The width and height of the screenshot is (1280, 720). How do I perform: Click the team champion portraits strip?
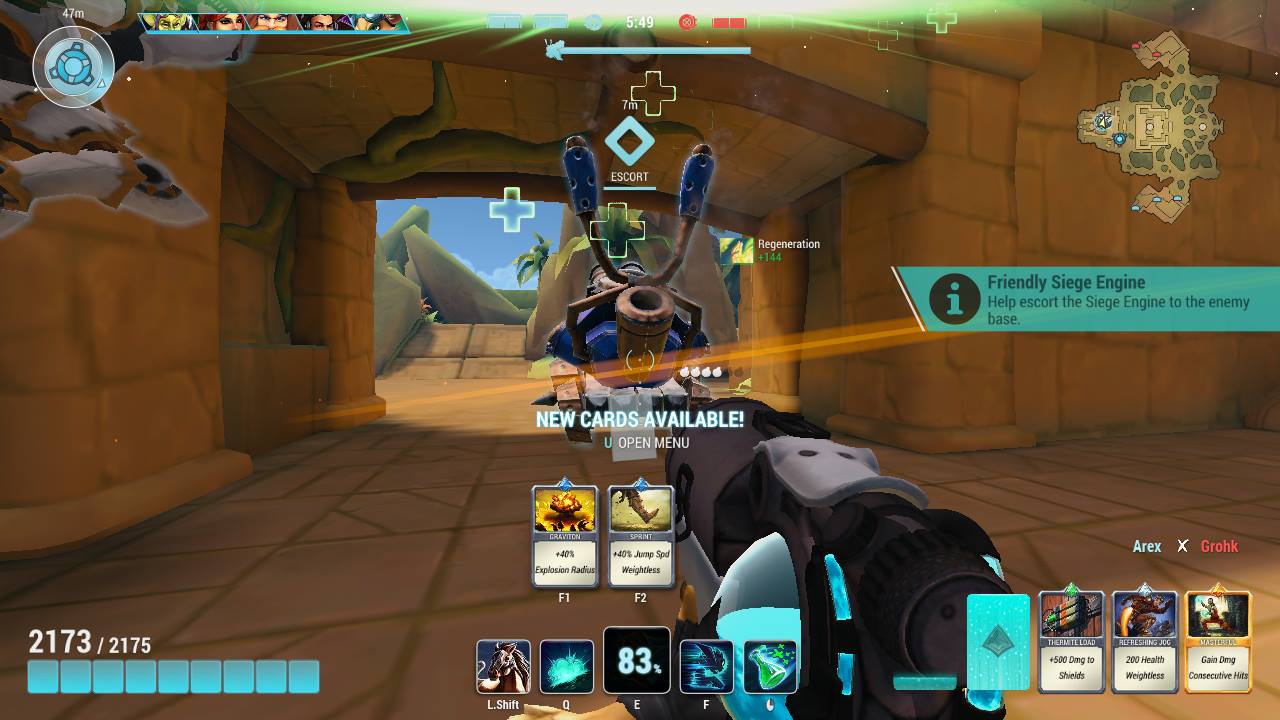272,23
